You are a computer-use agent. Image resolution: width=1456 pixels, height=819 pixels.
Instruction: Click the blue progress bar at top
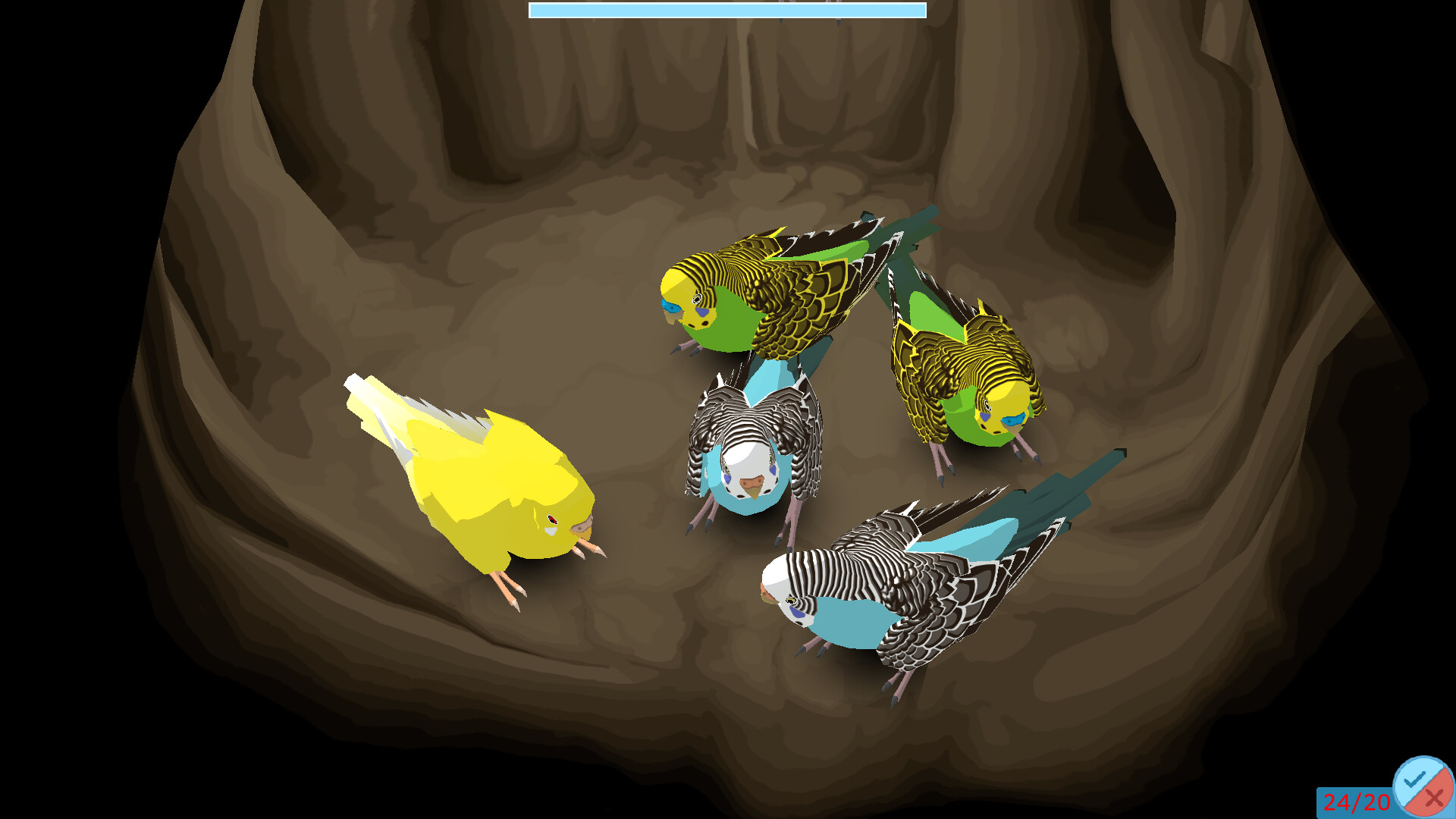point(726,11)
